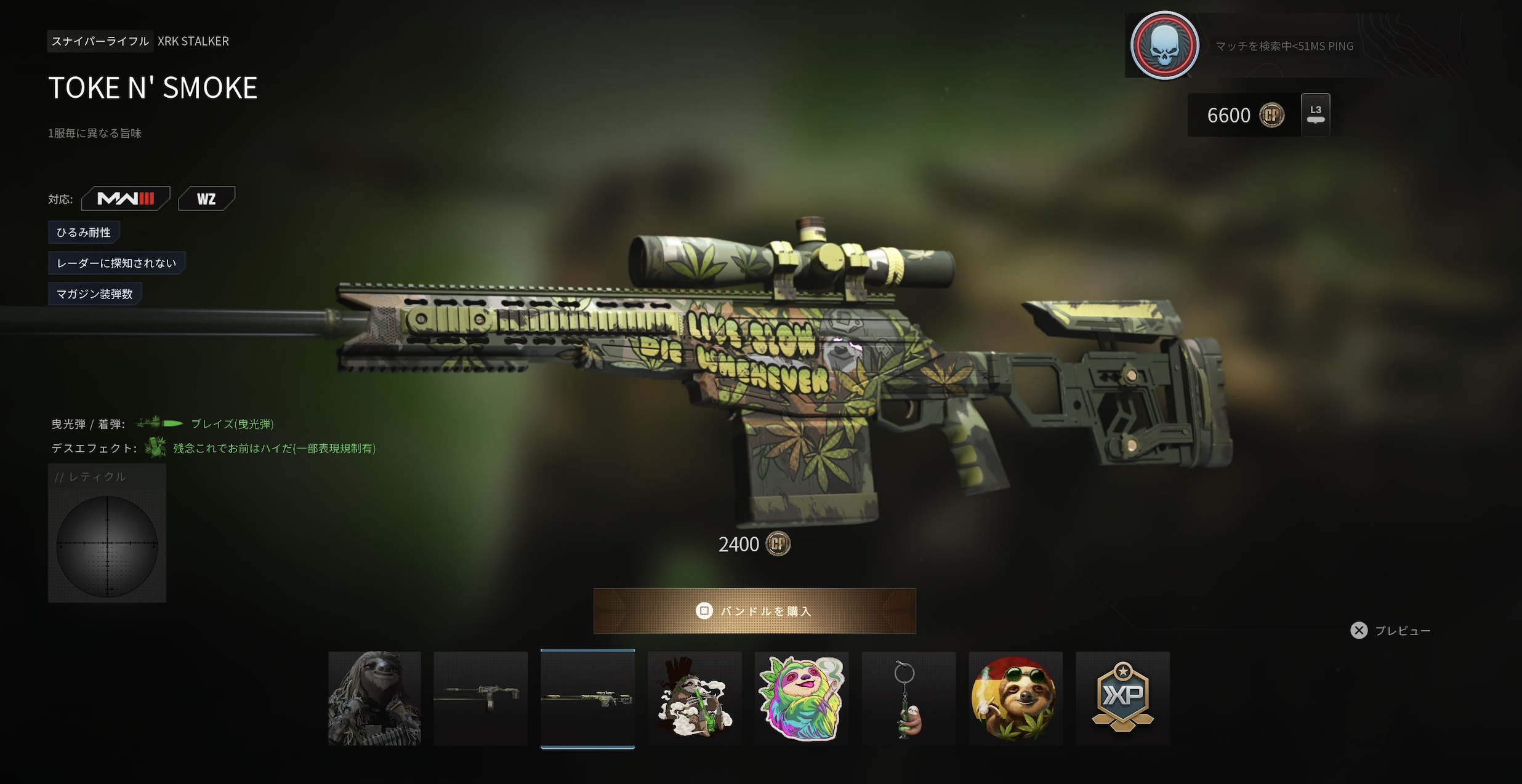This screenshot has height=784, width=1522.
Task: Select the sloth weapon charm keychain
Action: 909,698
